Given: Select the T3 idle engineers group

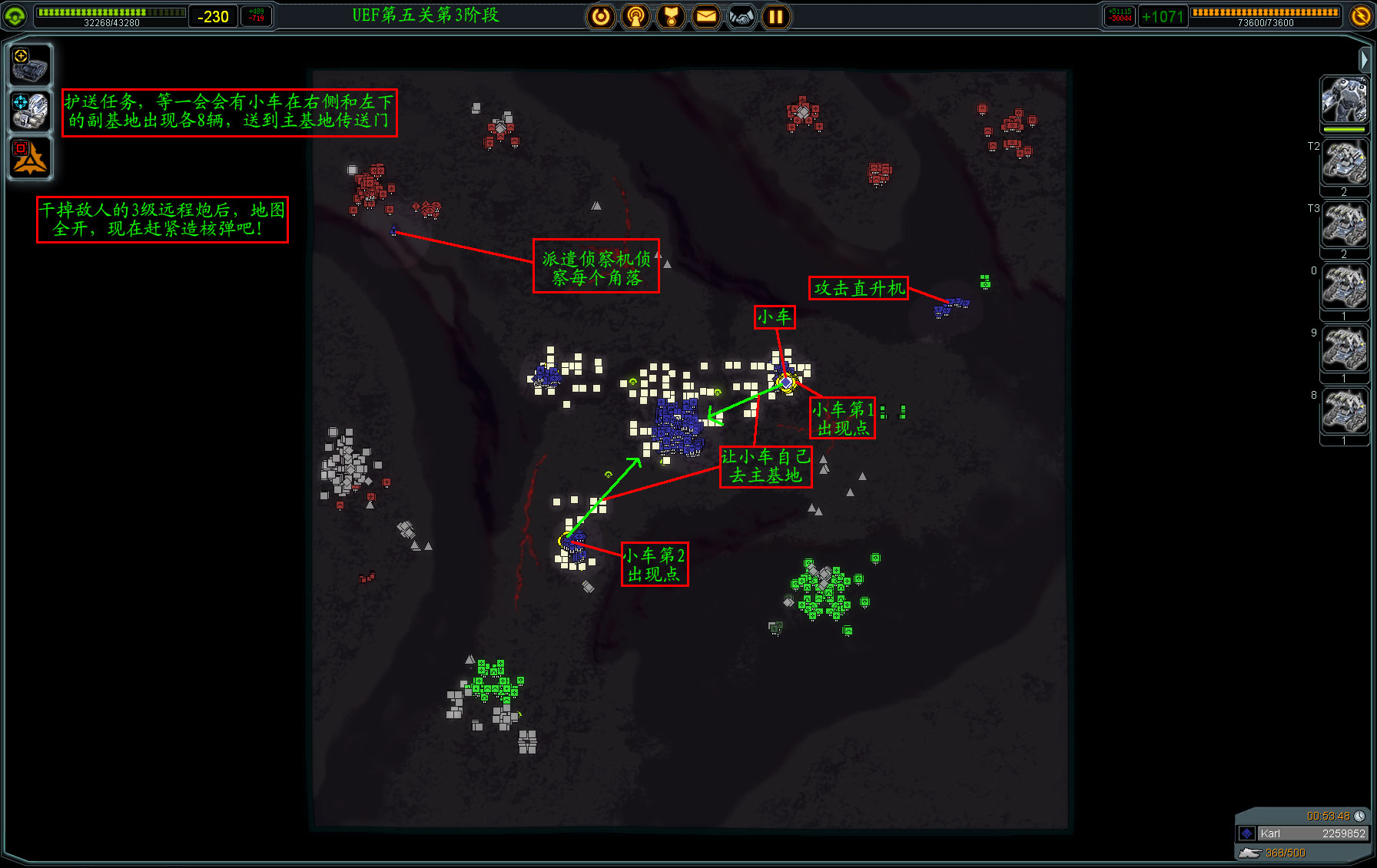Looking at the screenshot, I should tap(1344, 225).
